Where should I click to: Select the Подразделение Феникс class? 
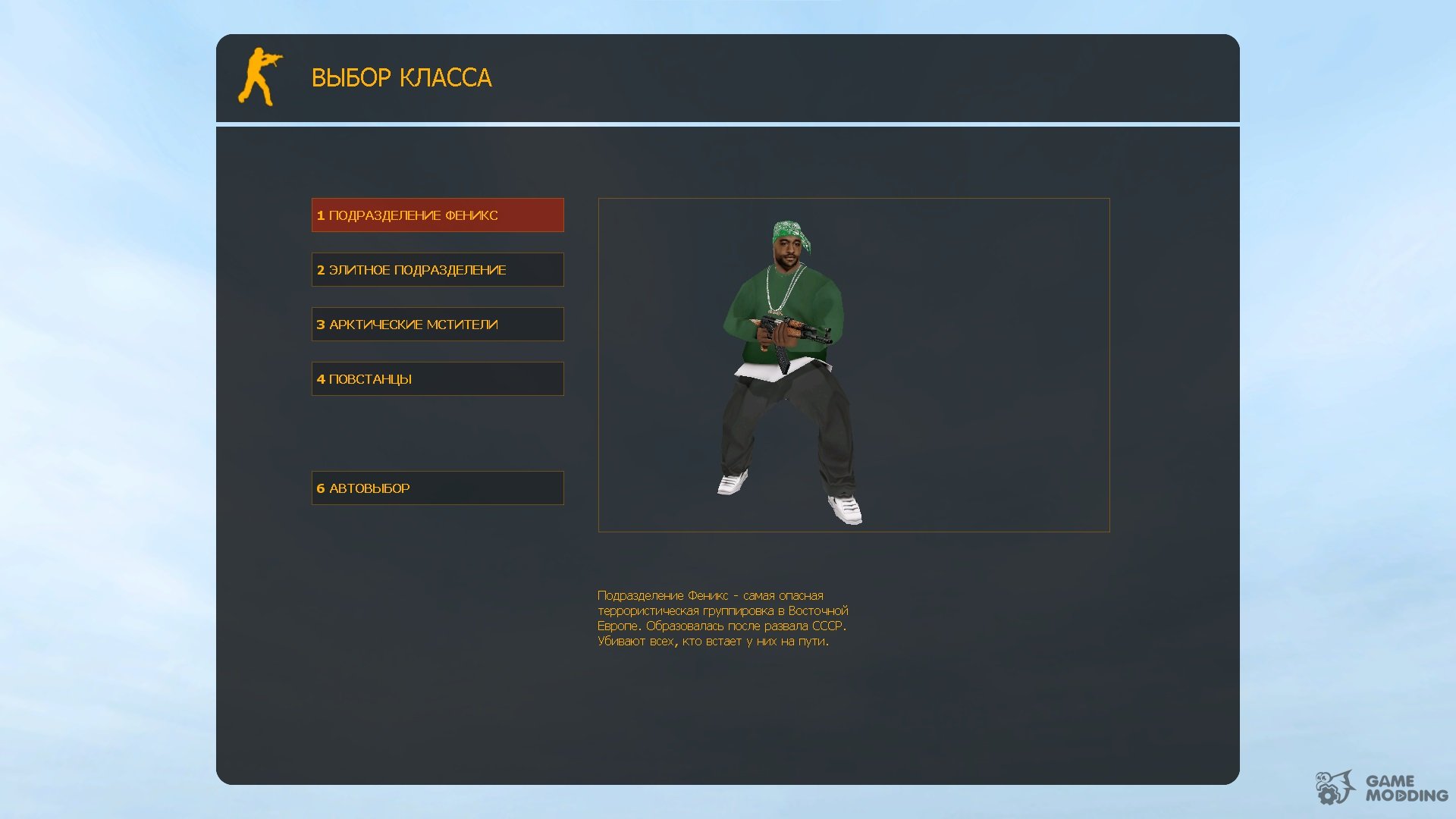tap(438, 215)
